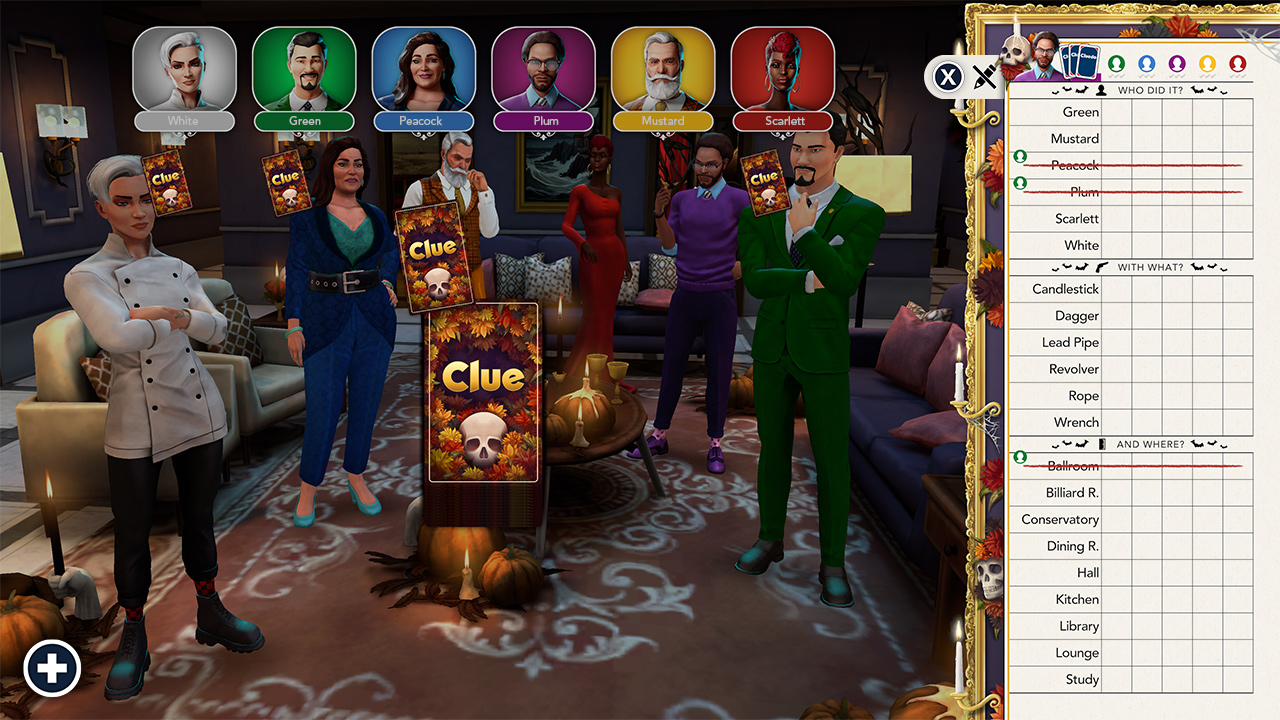Image resolution: width=1280 pixels, height=720 pixels.
Task: Select the red player column icon
Action: point(1236,63)
